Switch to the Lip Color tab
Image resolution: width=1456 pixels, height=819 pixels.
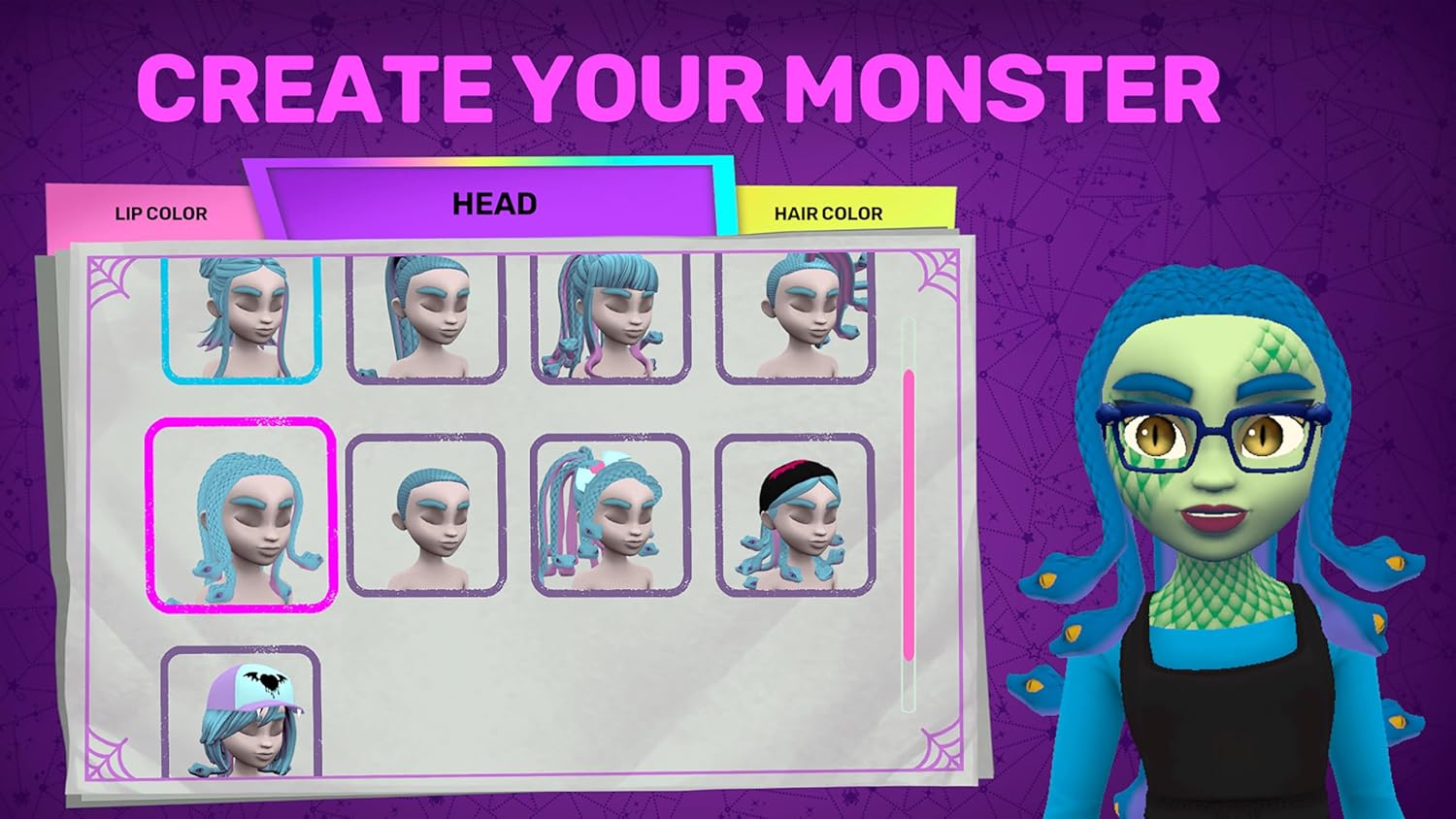pos(160,213)
